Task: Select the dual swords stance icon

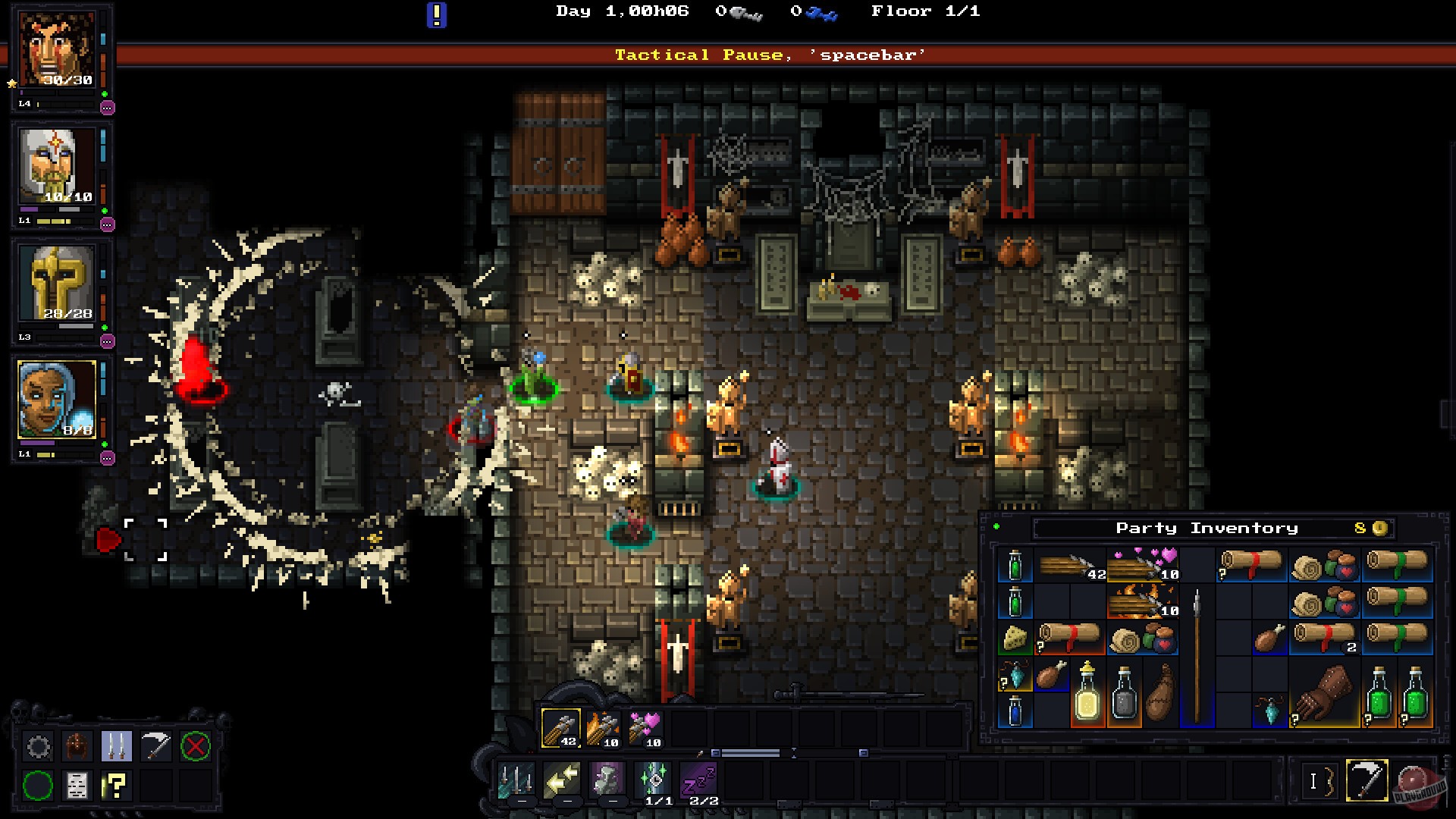Action: point(117,746)
